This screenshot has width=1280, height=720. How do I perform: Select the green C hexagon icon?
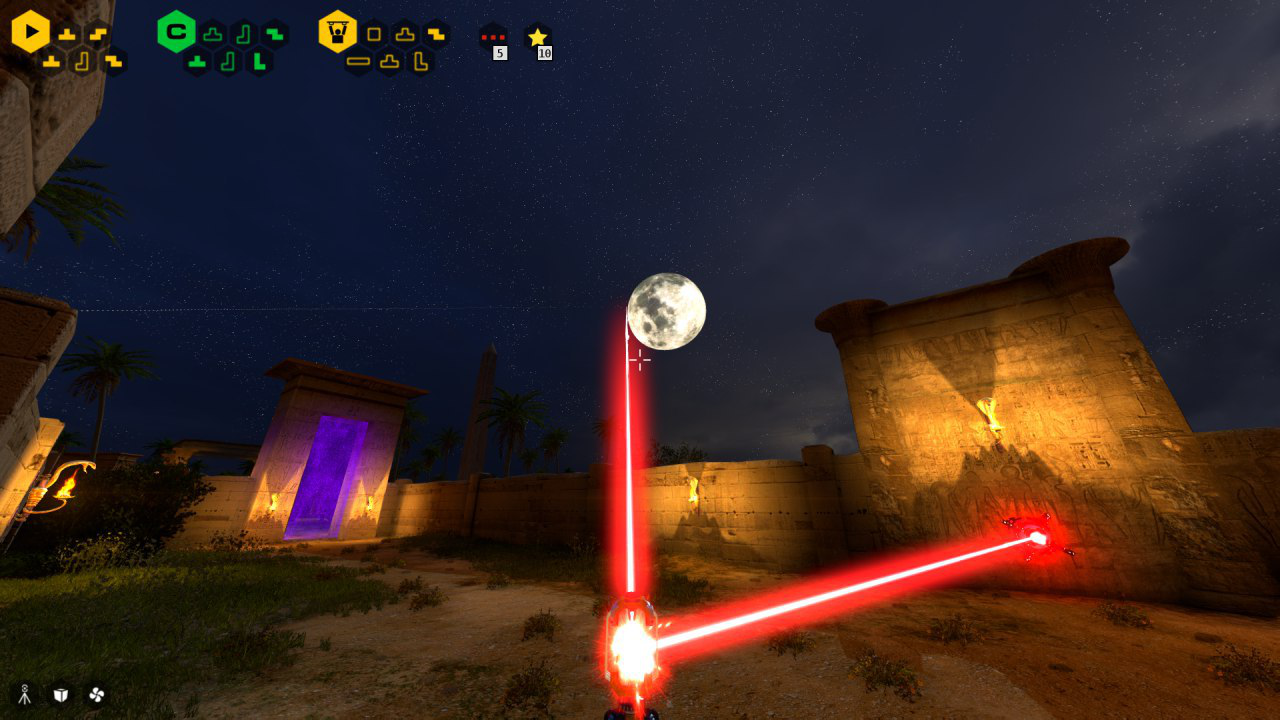(176, 32)
